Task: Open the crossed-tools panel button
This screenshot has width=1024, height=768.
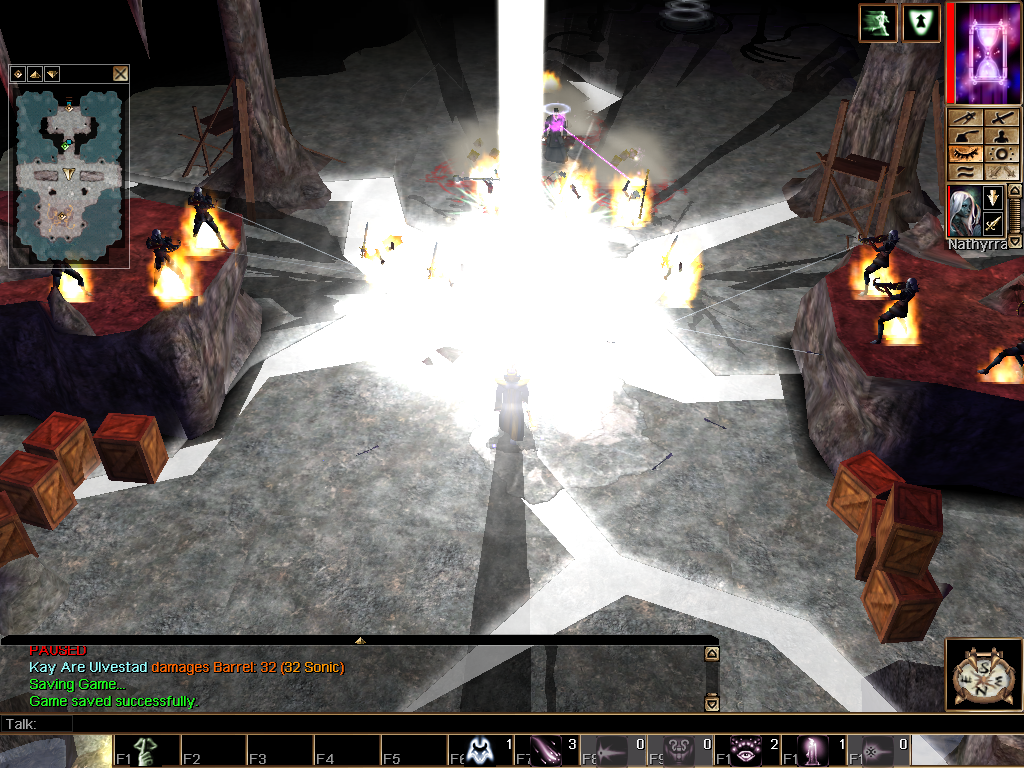Action: [x=965, y=119]
